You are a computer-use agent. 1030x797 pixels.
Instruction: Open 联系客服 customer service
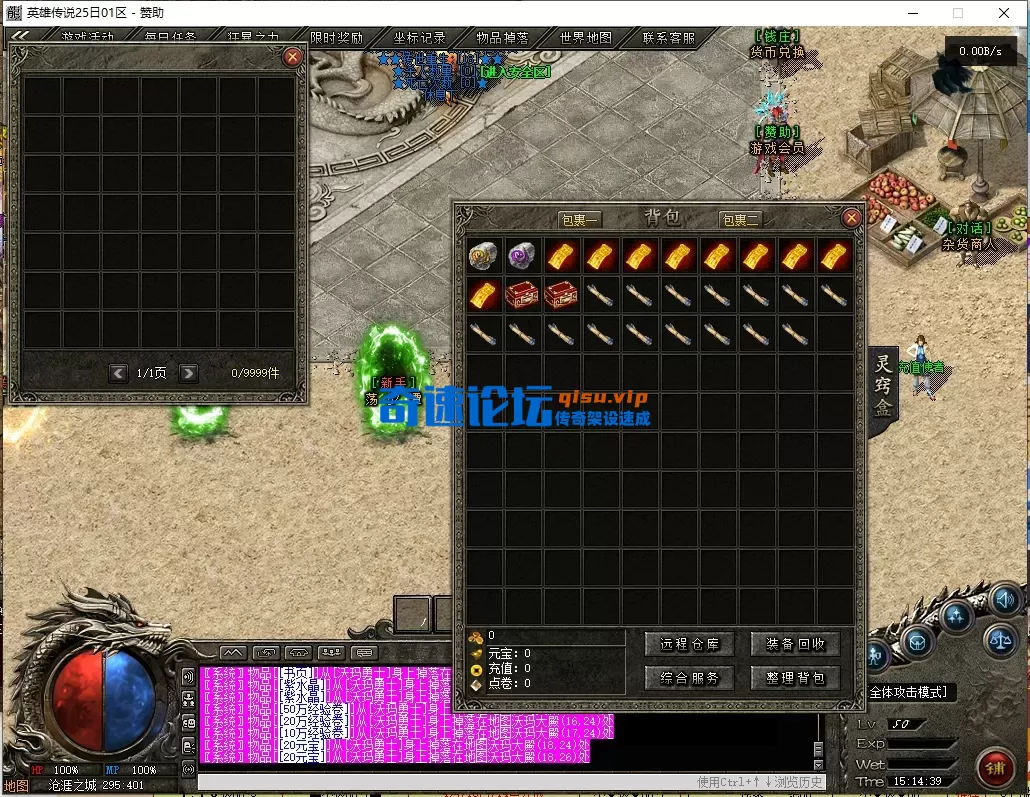(x=668, y=38)
